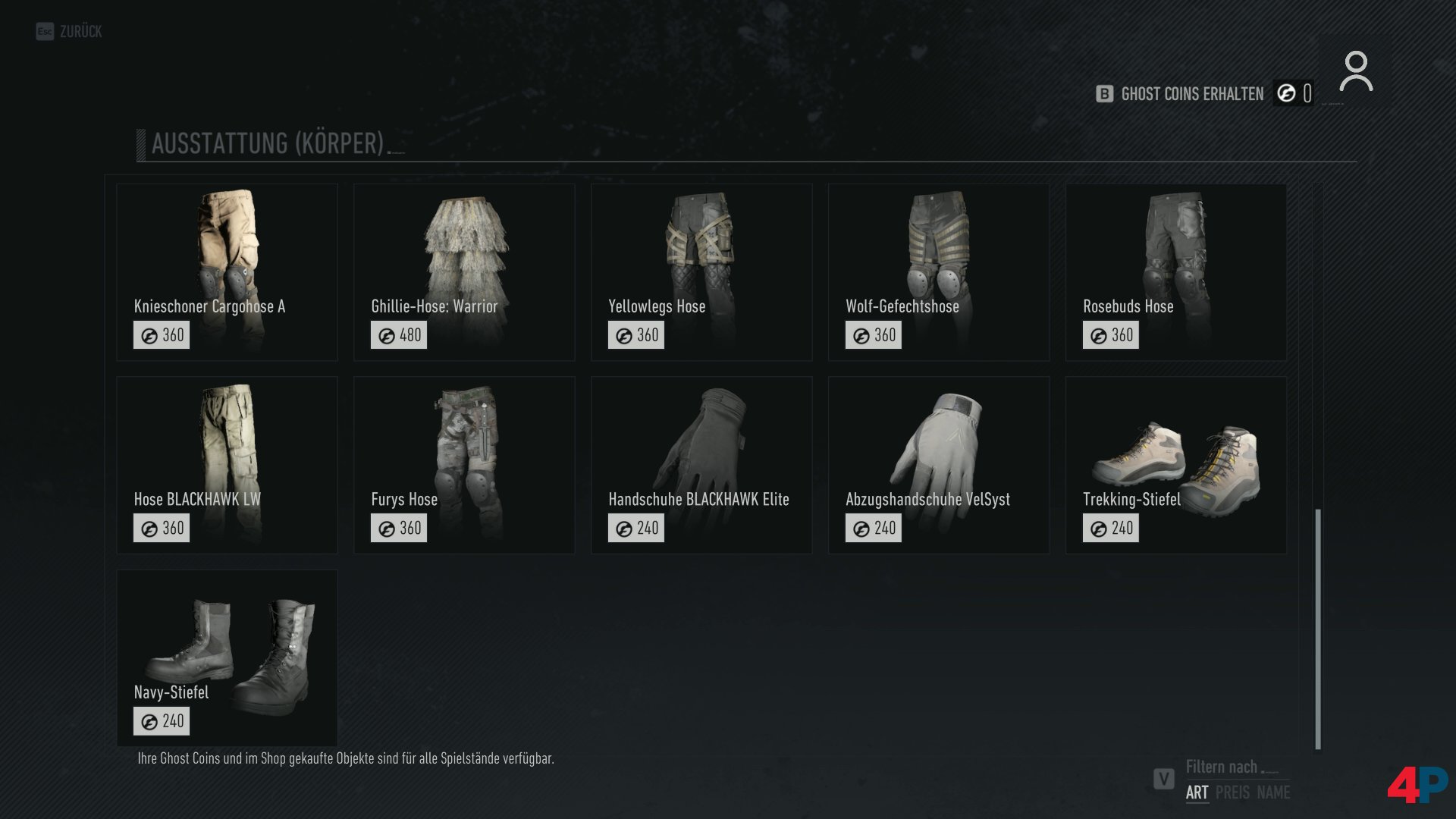This screenshot has height=819, width=1456.
Task: Open the player profile icon
Action: [1356, 72]
